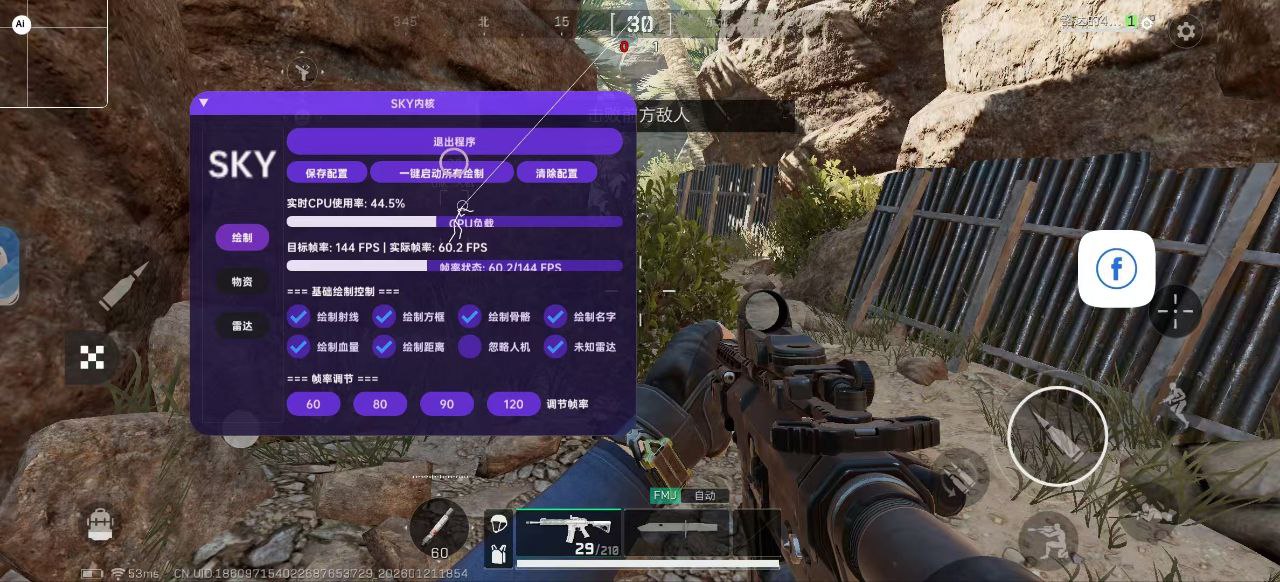Open the gear settings menu
Viewport: 1280px width, 582px height.
(1186, 31)
